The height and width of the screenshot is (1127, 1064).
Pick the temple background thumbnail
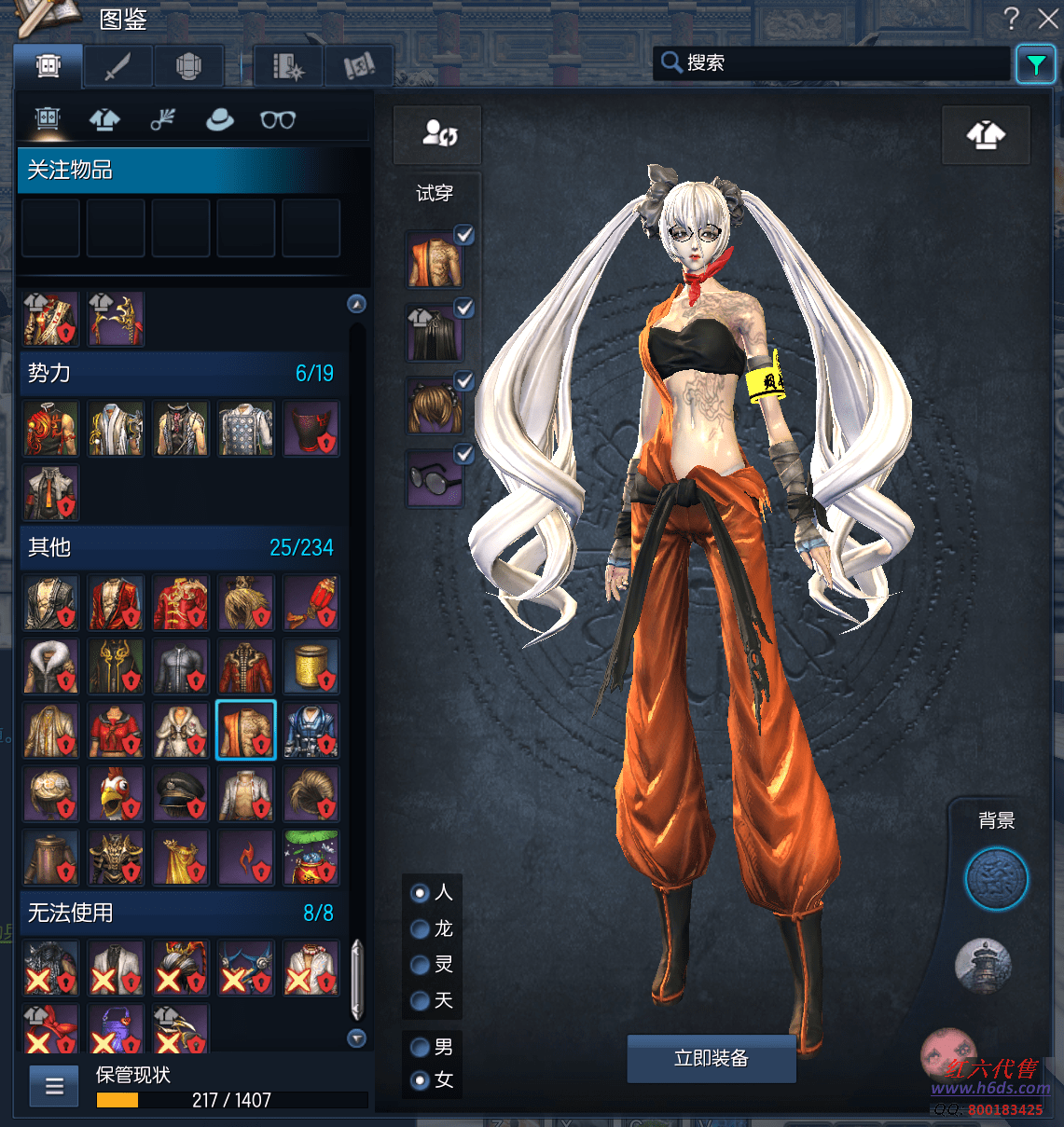tap(983, 965)
